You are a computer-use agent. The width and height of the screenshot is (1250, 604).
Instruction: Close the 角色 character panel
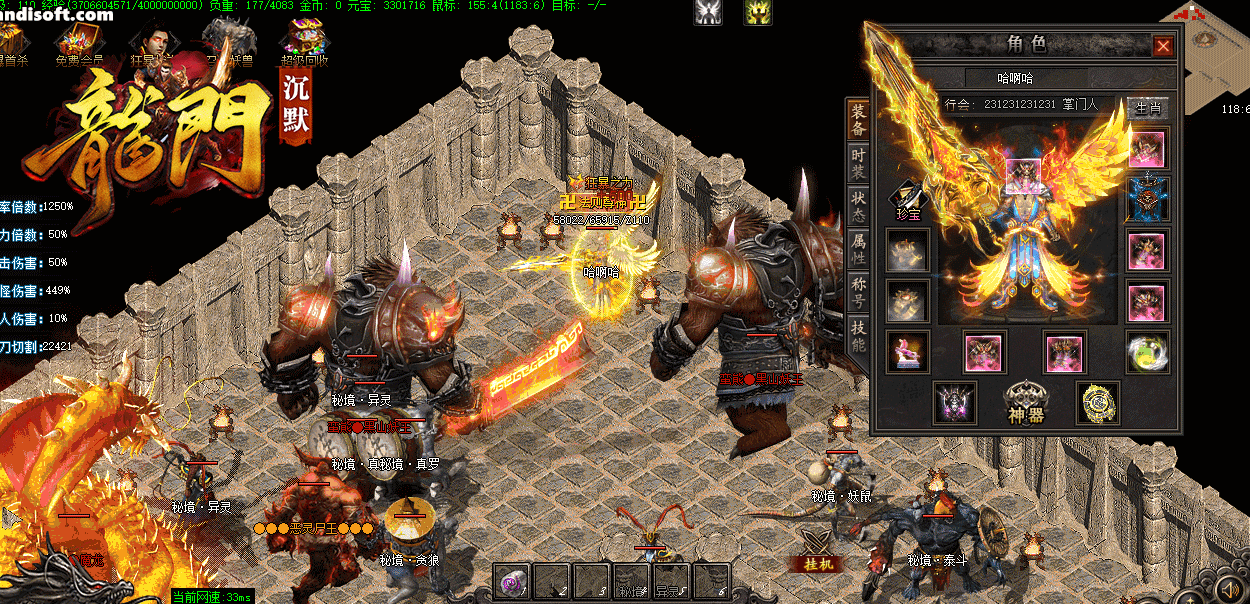click(1163, 46)
